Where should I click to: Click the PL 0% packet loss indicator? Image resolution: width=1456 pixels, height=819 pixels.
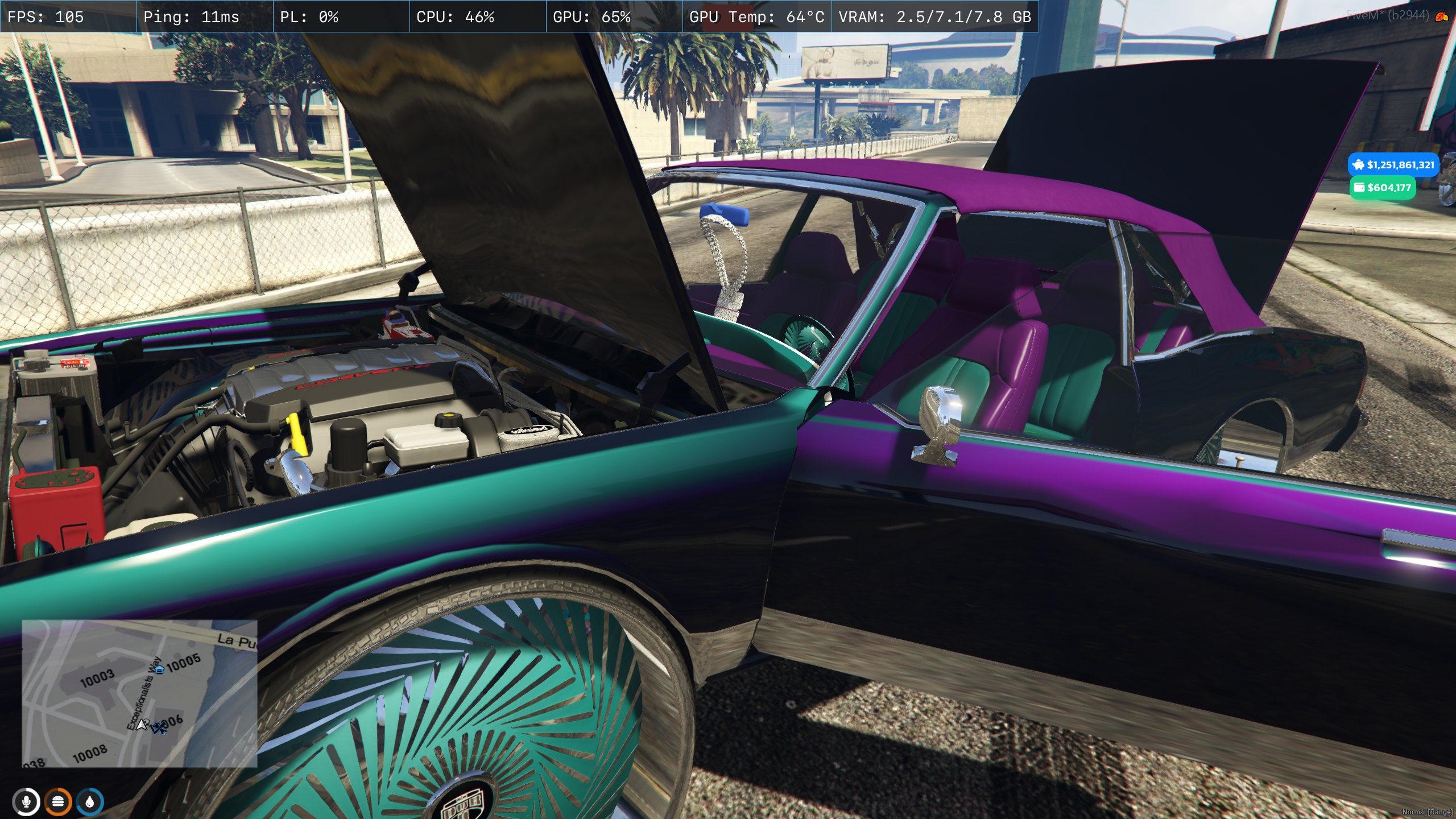coord(307,17)
